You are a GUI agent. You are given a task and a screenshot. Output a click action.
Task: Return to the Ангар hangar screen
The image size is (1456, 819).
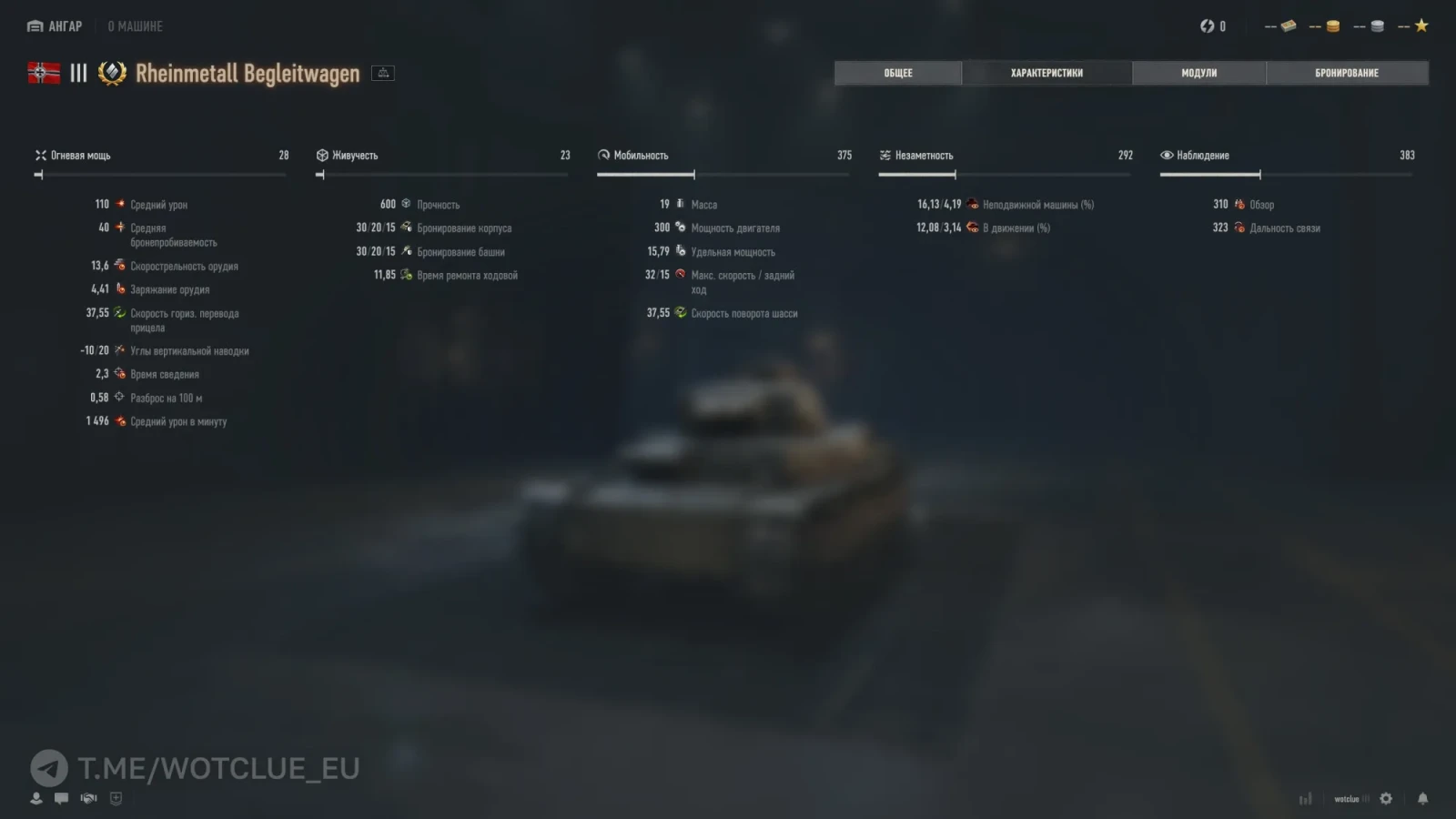tap(55, 26)
